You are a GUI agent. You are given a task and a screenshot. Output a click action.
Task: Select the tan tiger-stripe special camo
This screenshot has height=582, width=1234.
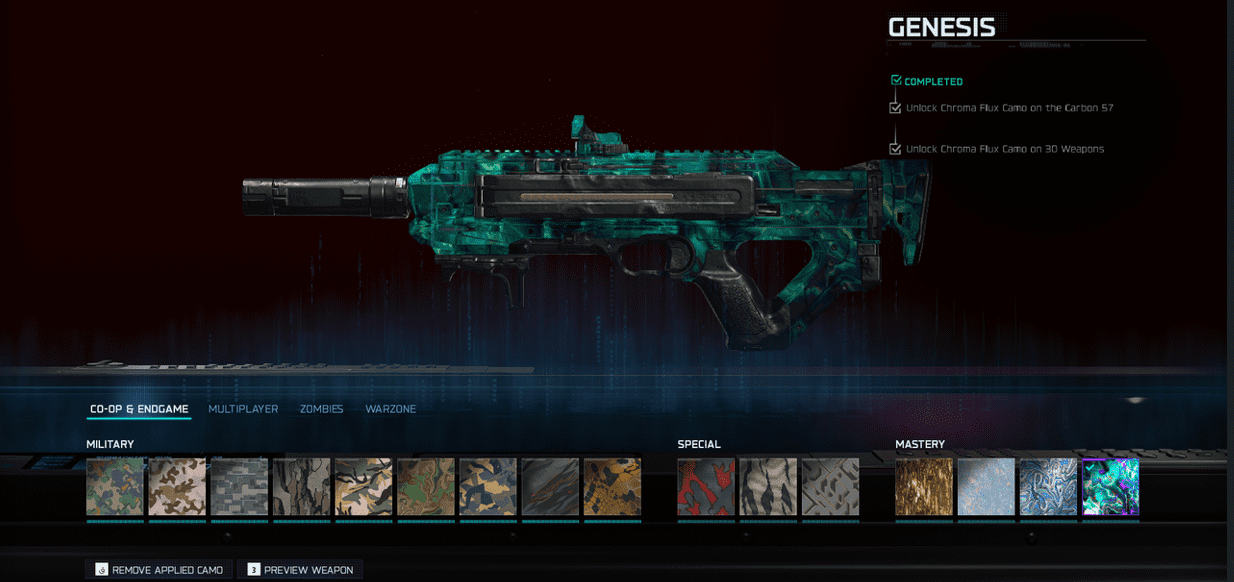(768, 487)
